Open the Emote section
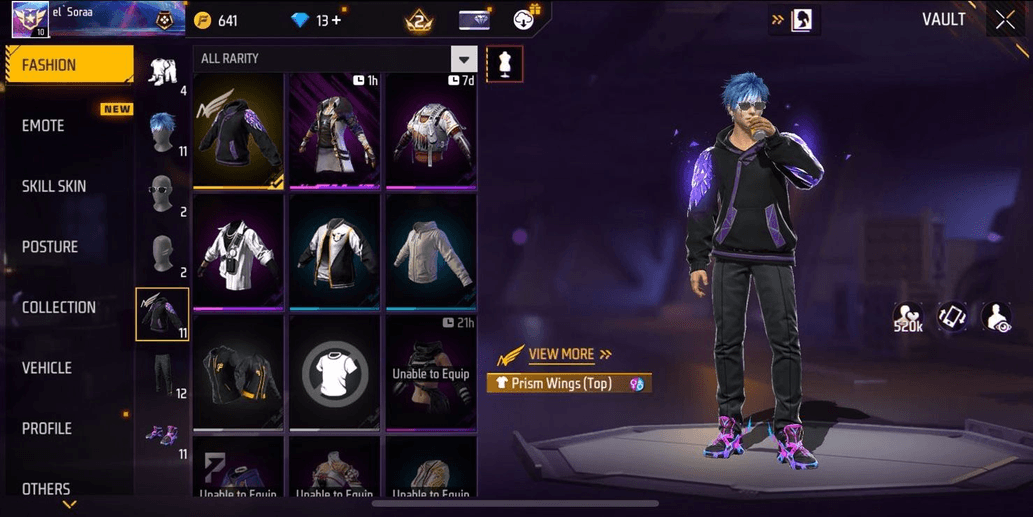 click(x=44, y=126)
